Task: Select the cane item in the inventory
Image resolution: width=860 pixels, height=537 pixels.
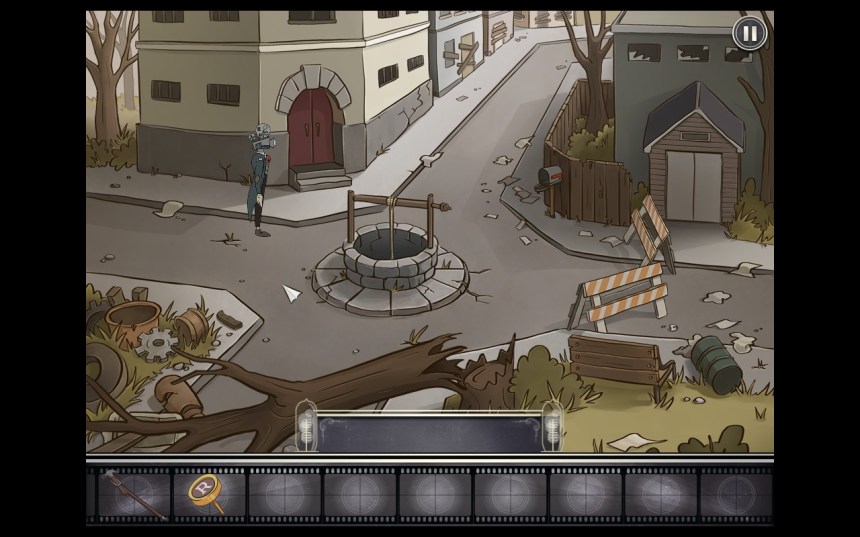Action: pyautogui.click(x=132, y=494)
